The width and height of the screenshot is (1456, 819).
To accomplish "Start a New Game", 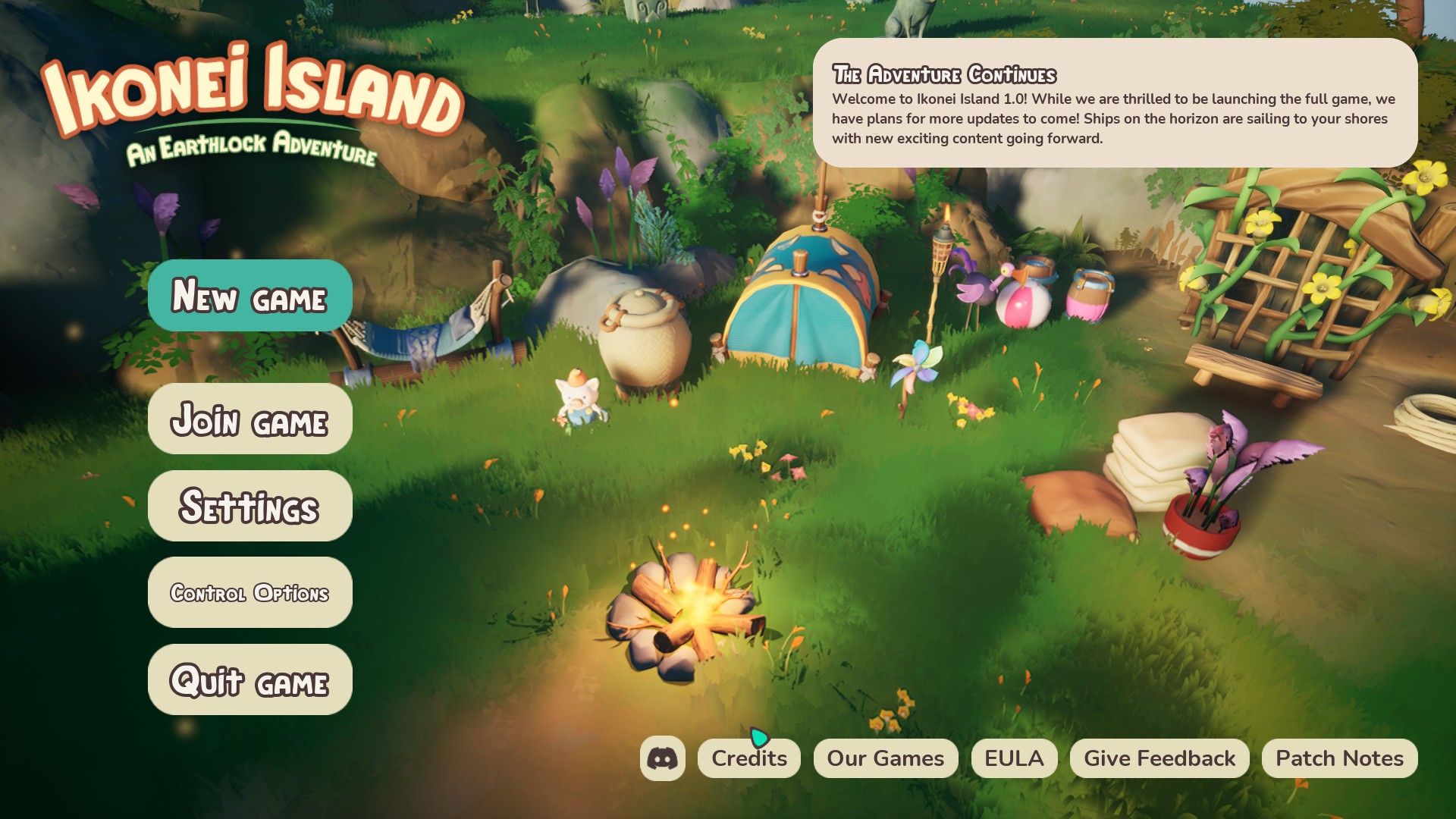I will [x=249, y=296].
